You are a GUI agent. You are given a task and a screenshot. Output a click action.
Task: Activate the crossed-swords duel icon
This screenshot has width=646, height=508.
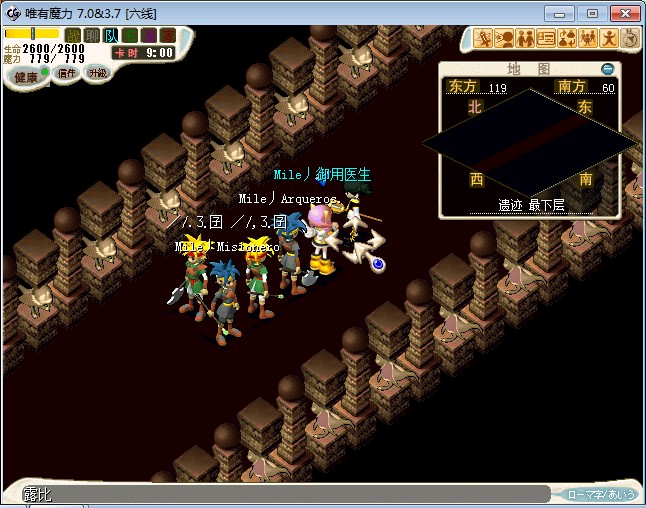click(484, 39)
